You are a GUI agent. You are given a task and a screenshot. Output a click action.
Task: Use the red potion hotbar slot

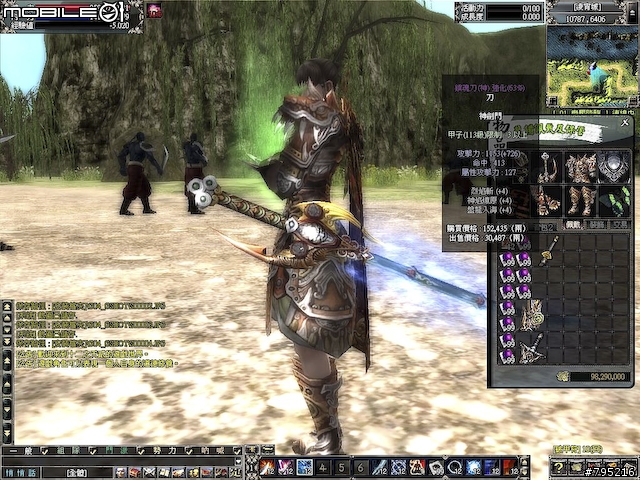tap(509, 467)
